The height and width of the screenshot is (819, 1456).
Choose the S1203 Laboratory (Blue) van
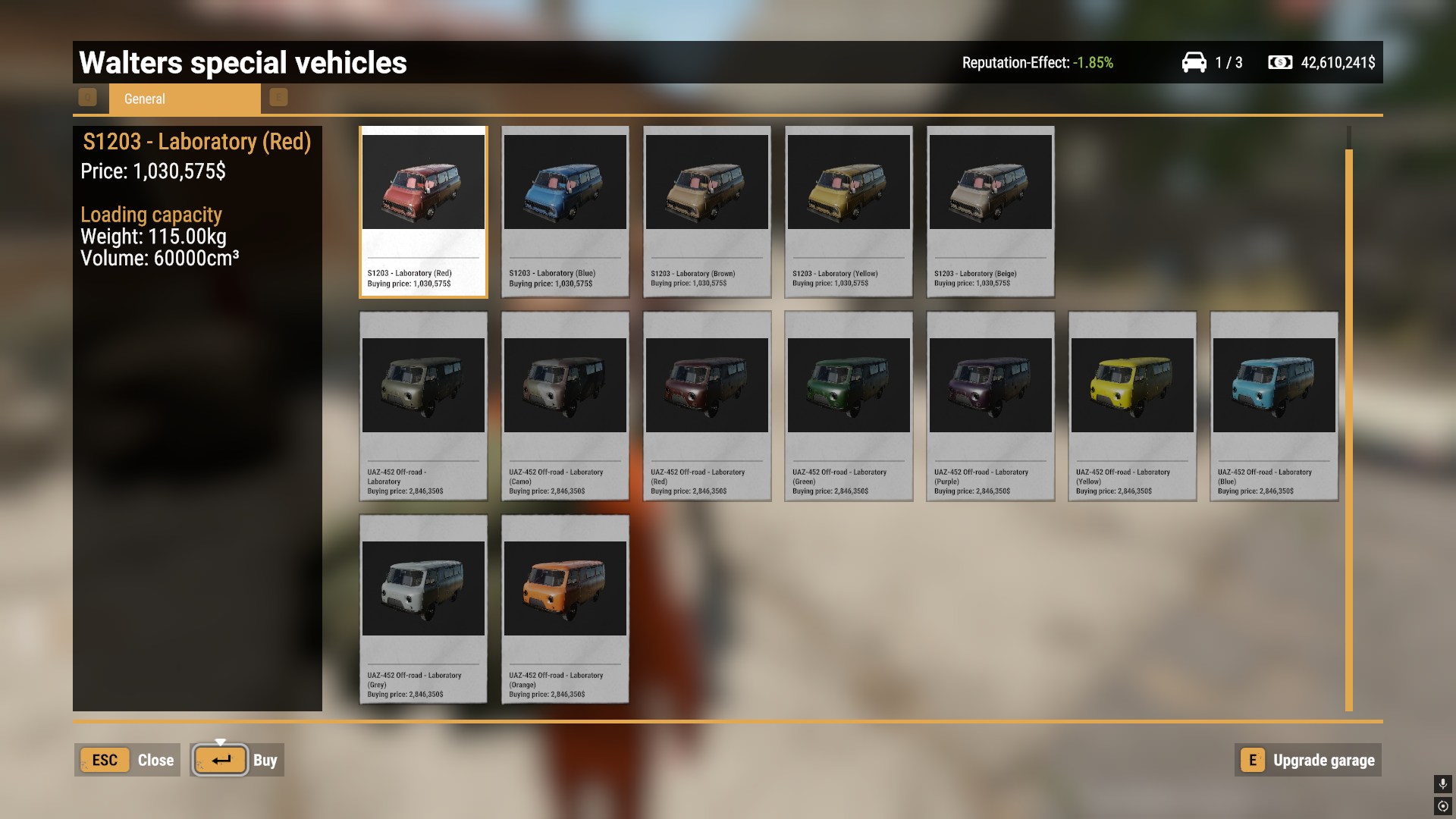click(x=565, y=212)
